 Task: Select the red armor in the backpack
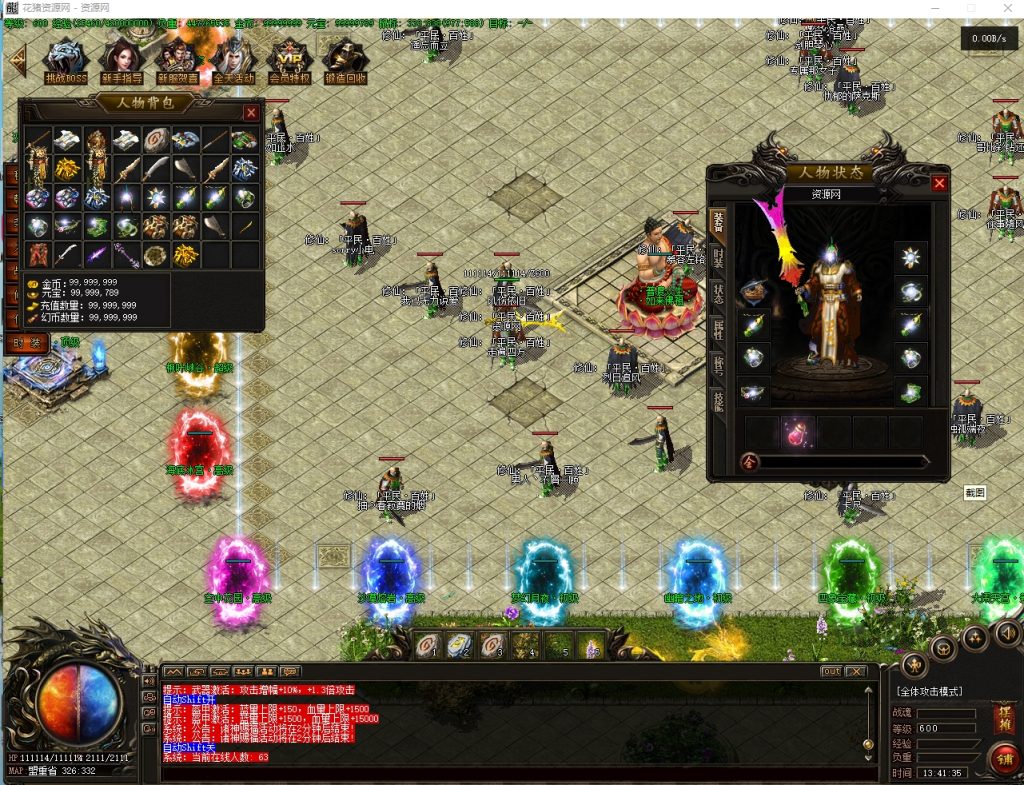(x=38, y=254)
